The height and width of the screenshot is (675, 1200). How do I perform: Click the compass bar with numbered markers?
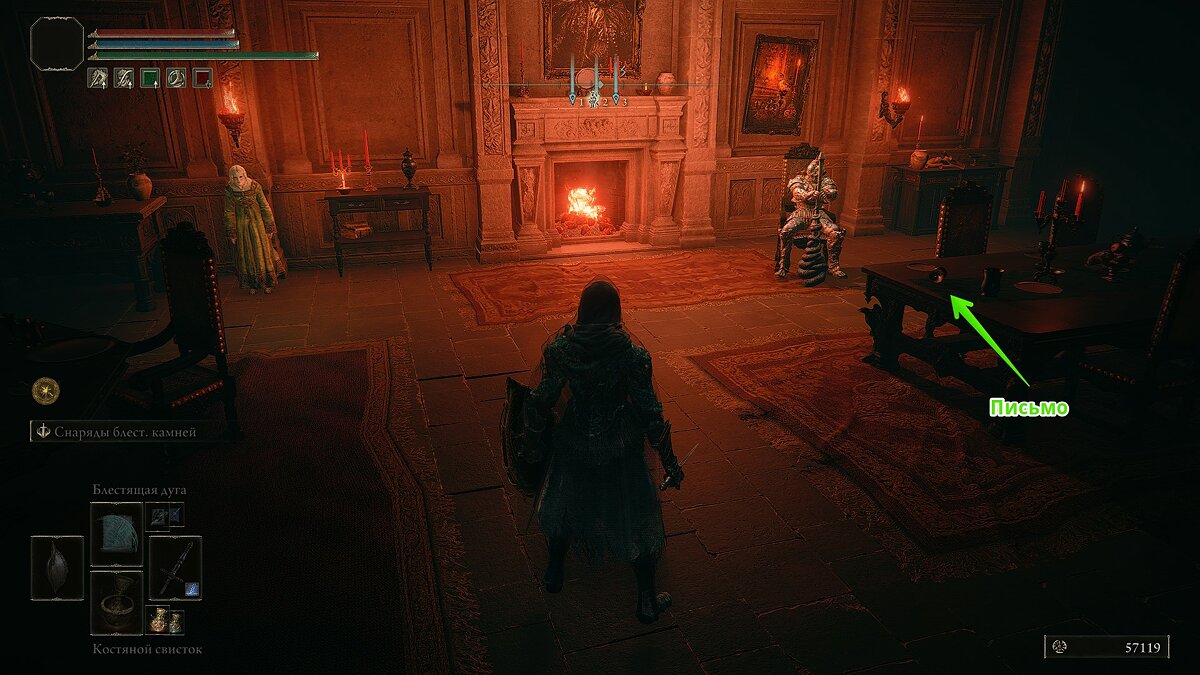tap(596, 85)
